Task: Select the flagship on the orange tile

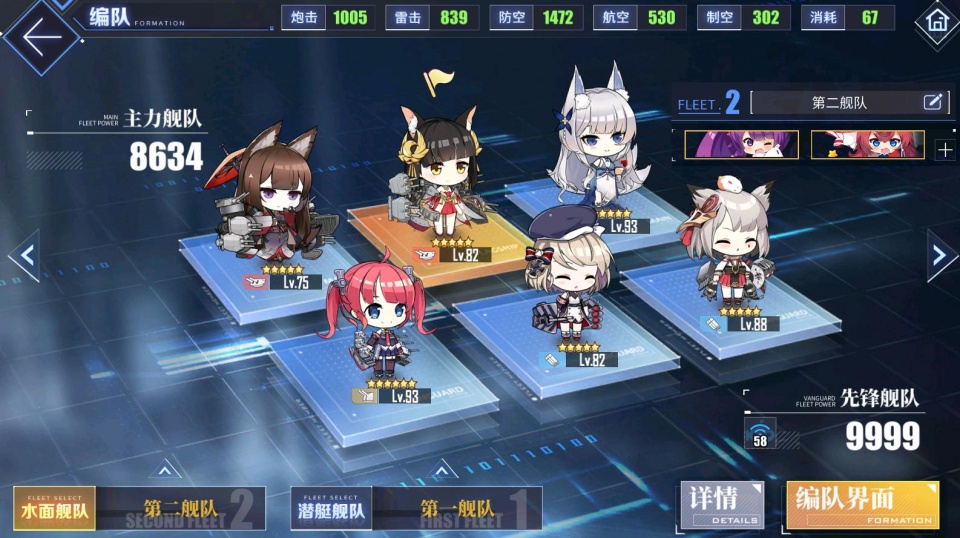Action: pos(442,180)
